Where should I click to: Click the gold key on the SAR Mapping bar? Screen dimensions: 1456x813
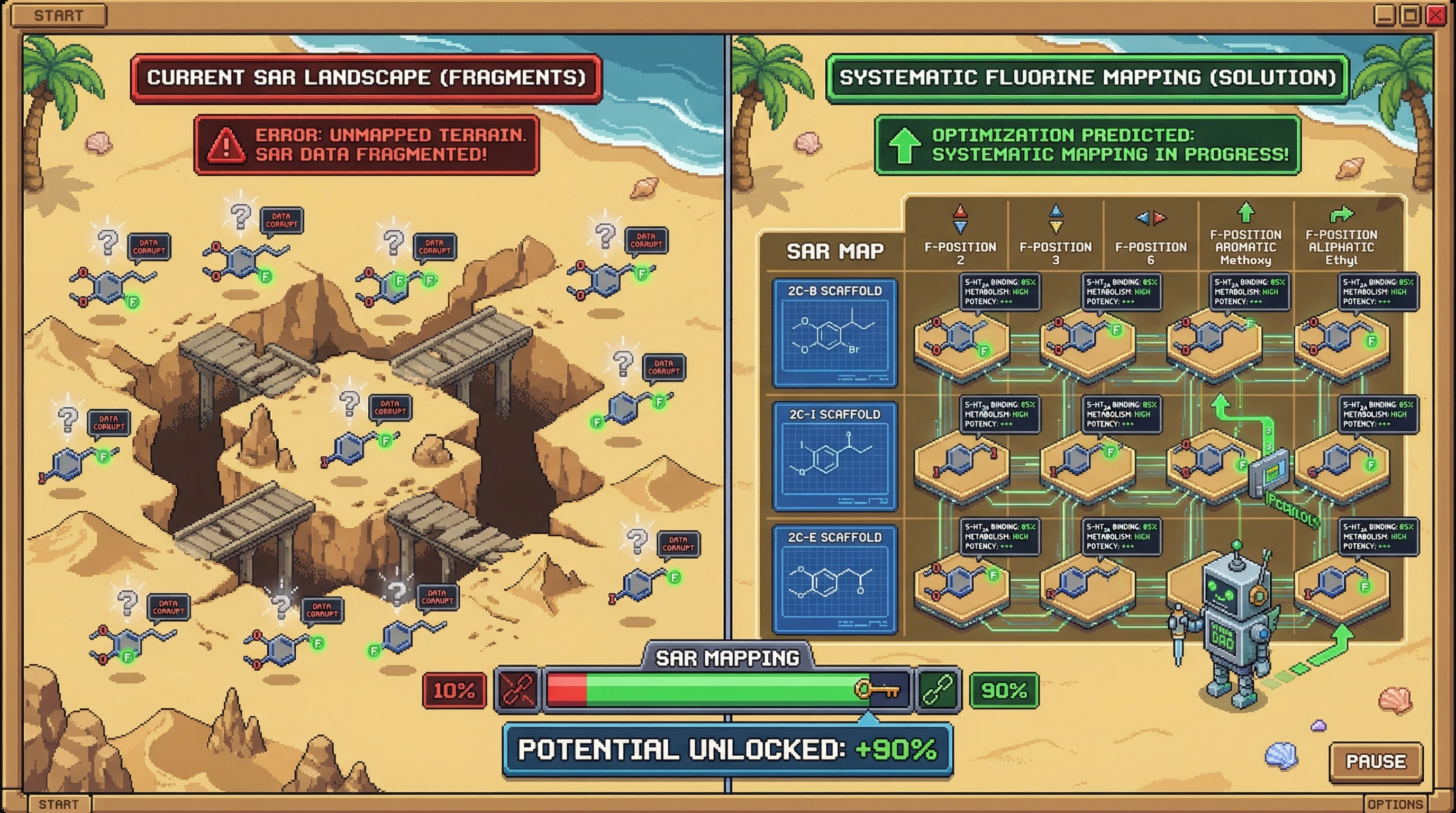click(x=877, y=690)
